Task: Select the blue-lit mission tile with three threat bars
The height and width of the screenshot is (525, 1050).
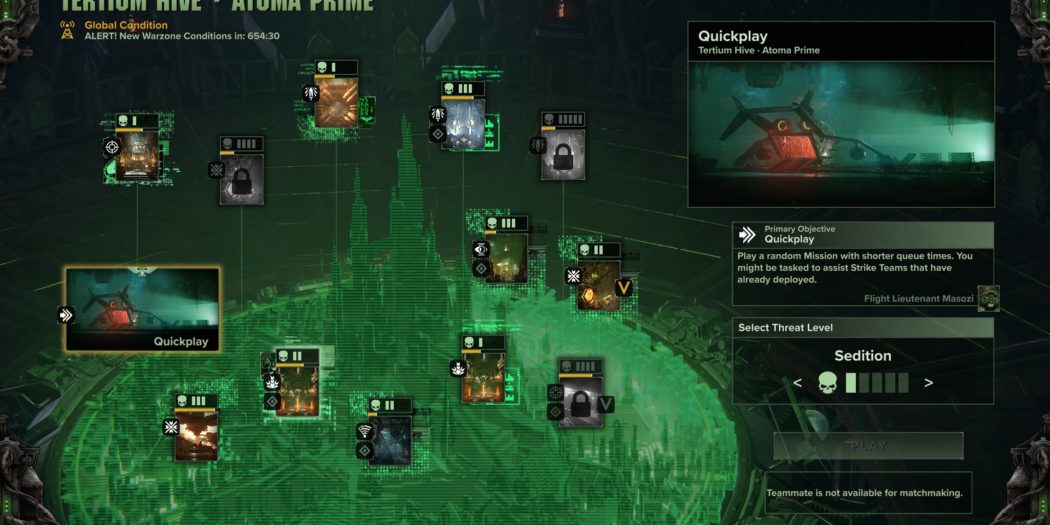Action: coord(463,124)
